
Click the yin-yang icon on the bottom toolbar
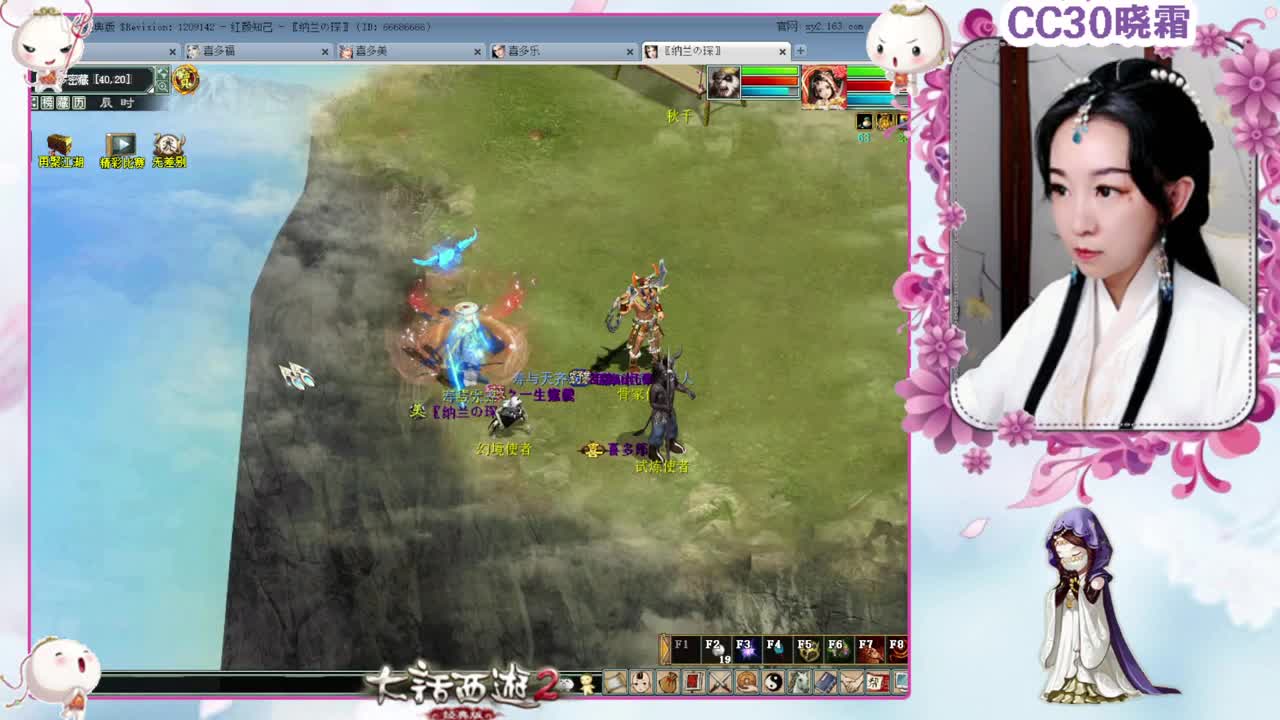(x=771, y=684)
